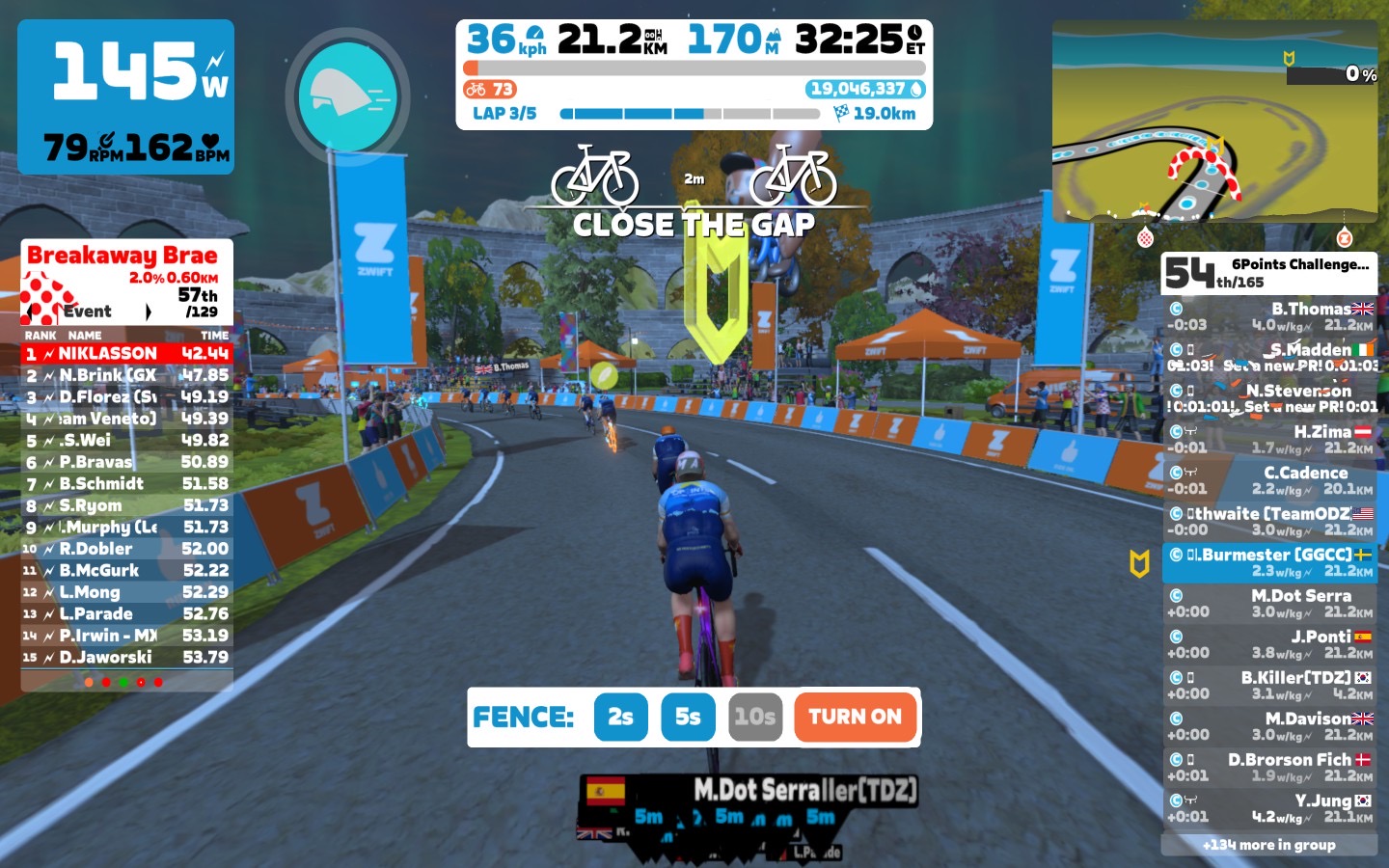The height and width of the screenshot is (868, 1389).
Task: View rider M.Dot Serra in list
Action: (1269, 604)
